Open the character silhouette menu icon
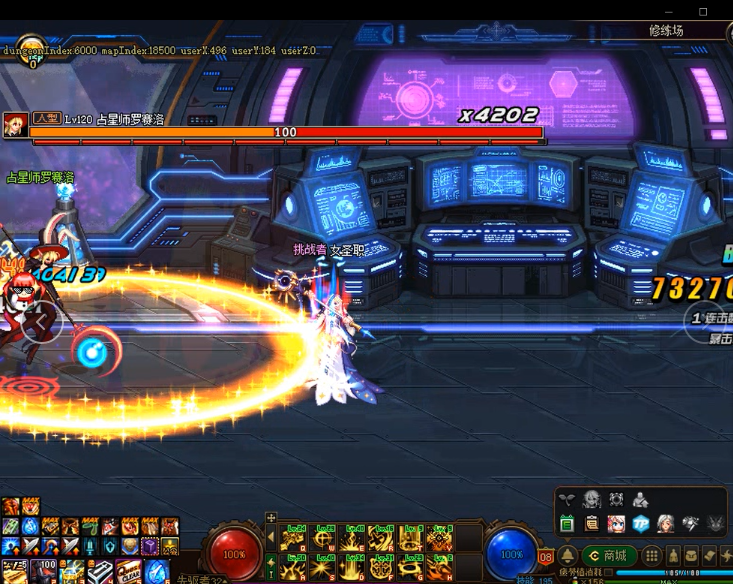The height and width of the screenshot is (584, 733). click(x=641, y=499)
